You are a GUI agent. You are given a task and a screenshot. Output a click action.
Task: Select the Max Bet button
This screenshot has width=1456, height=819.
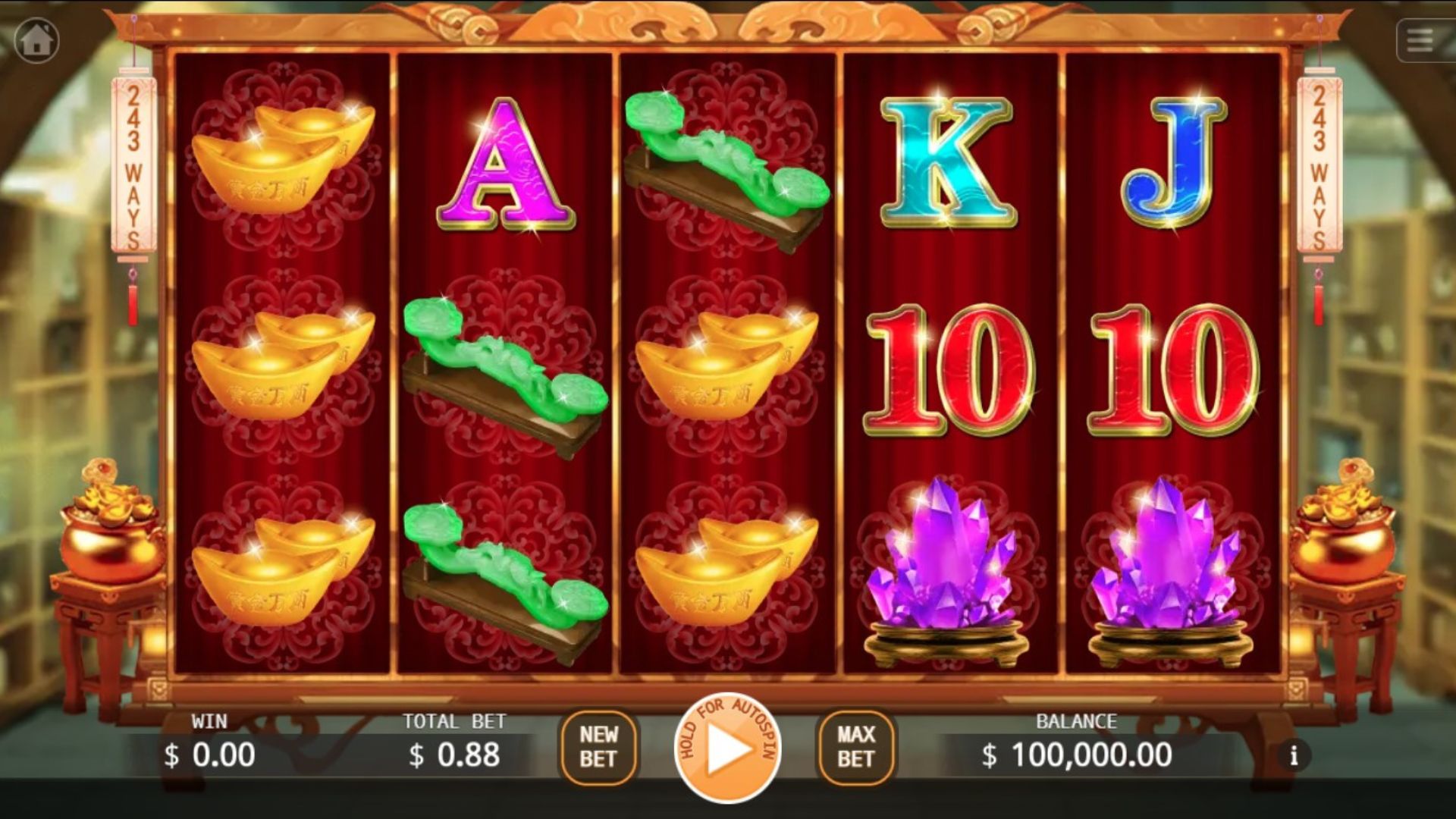pyautogui.click(x=856, y=747)
